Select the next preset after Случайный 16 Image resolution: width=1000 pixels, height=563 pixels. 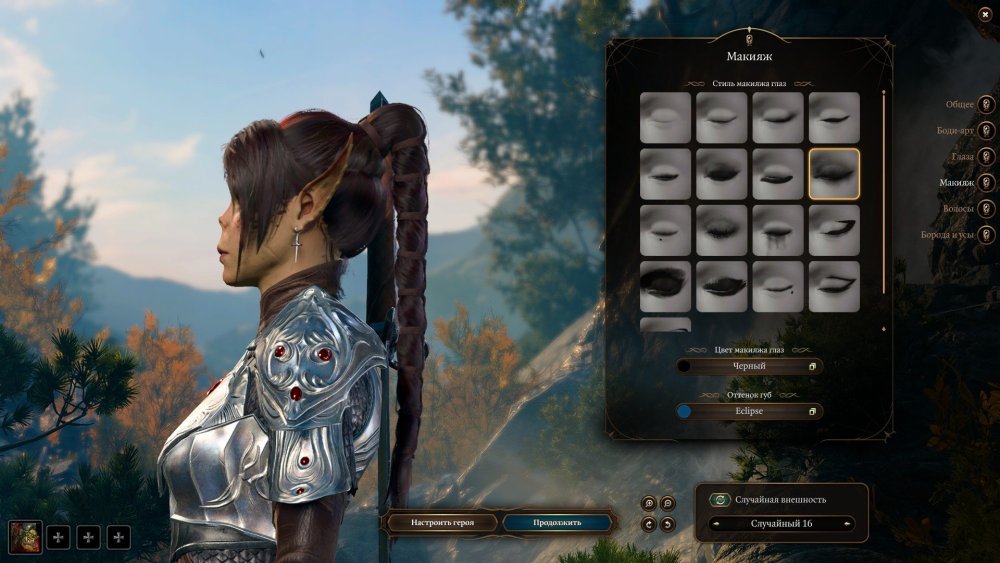848,523
